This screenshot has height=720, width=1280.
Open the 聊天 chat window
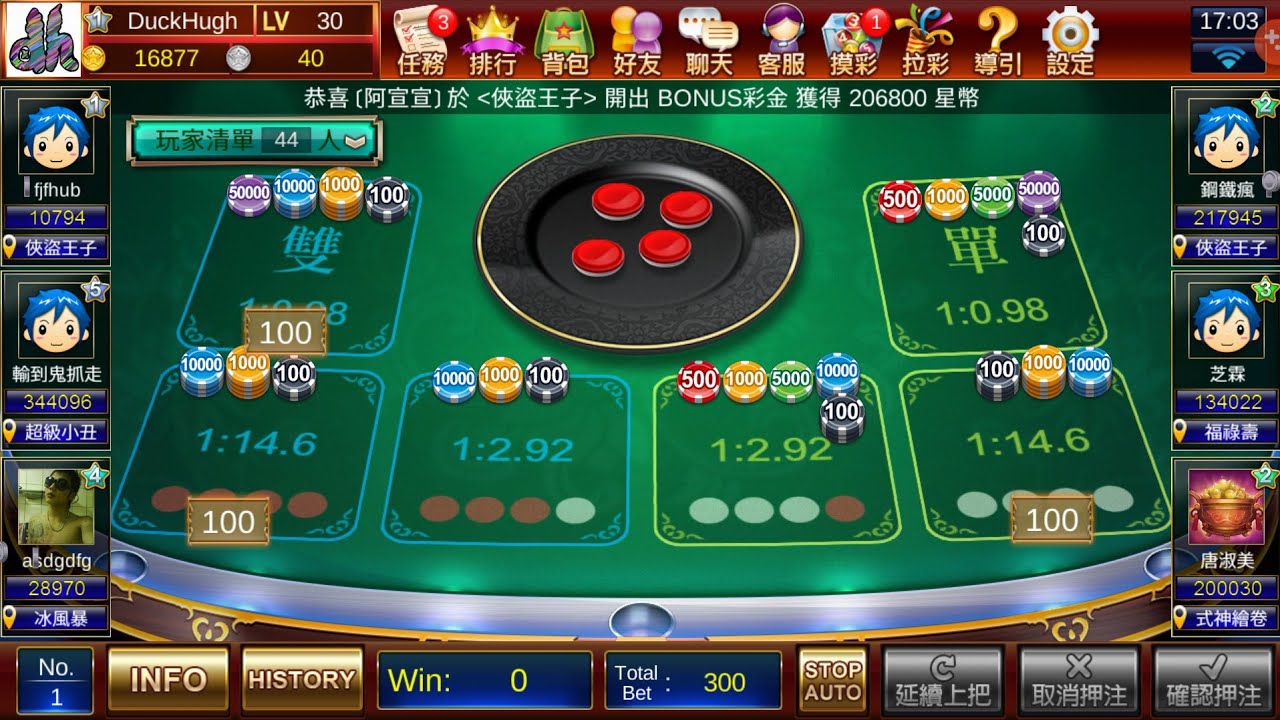pyautogui.click(x=709, y=41)
